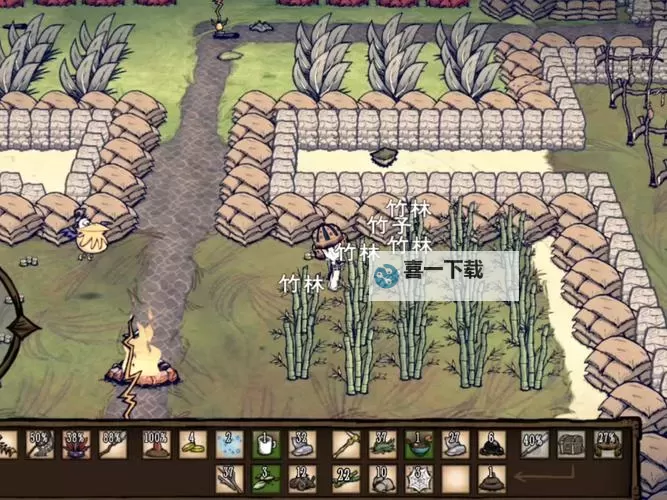Select the bowl dish on green background
Screen dimensions: 667x500
tap(419, 444)
